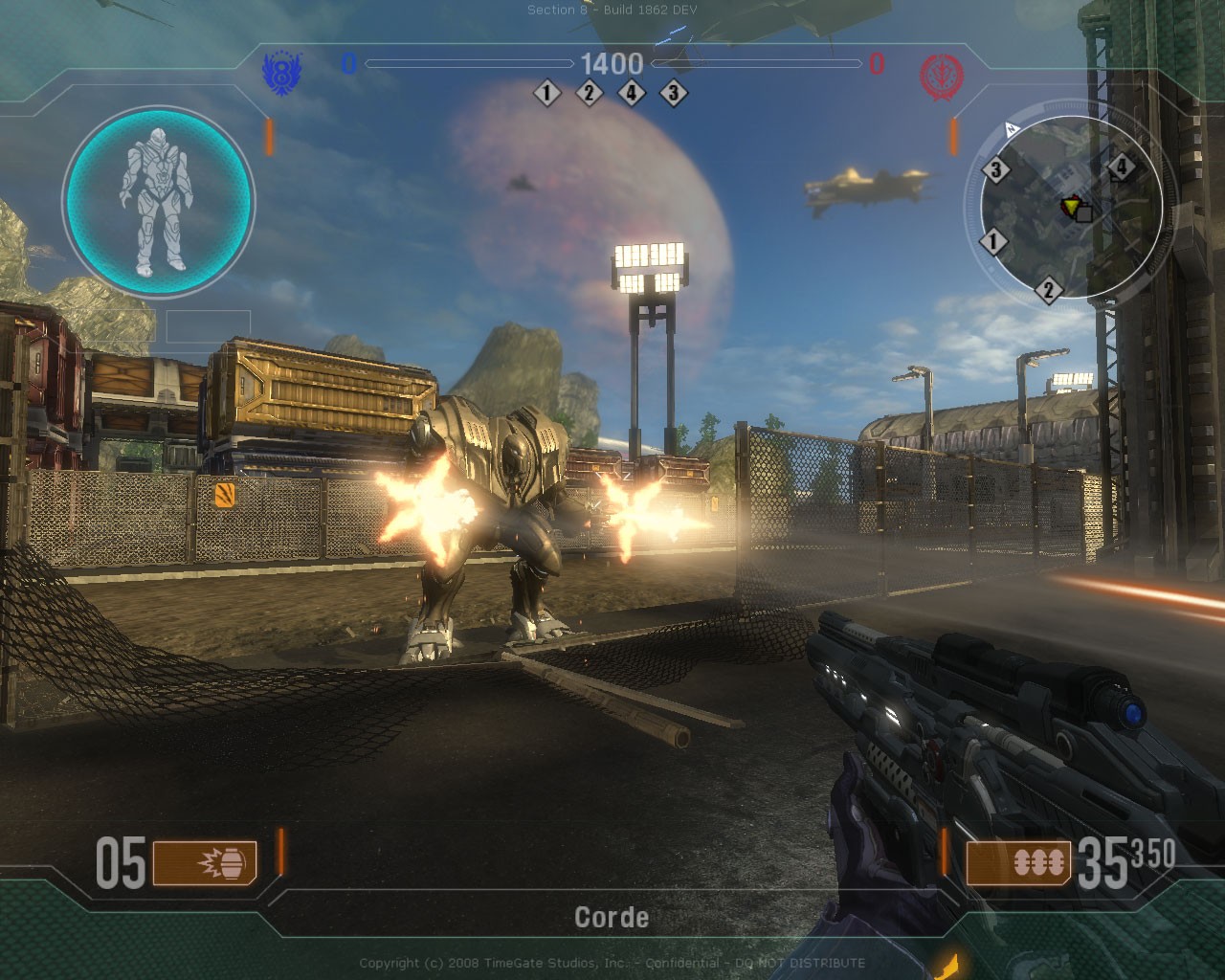Click control point 2 diamond under the score
This screenshot has width=1225, height=980.
click(589, 93)
